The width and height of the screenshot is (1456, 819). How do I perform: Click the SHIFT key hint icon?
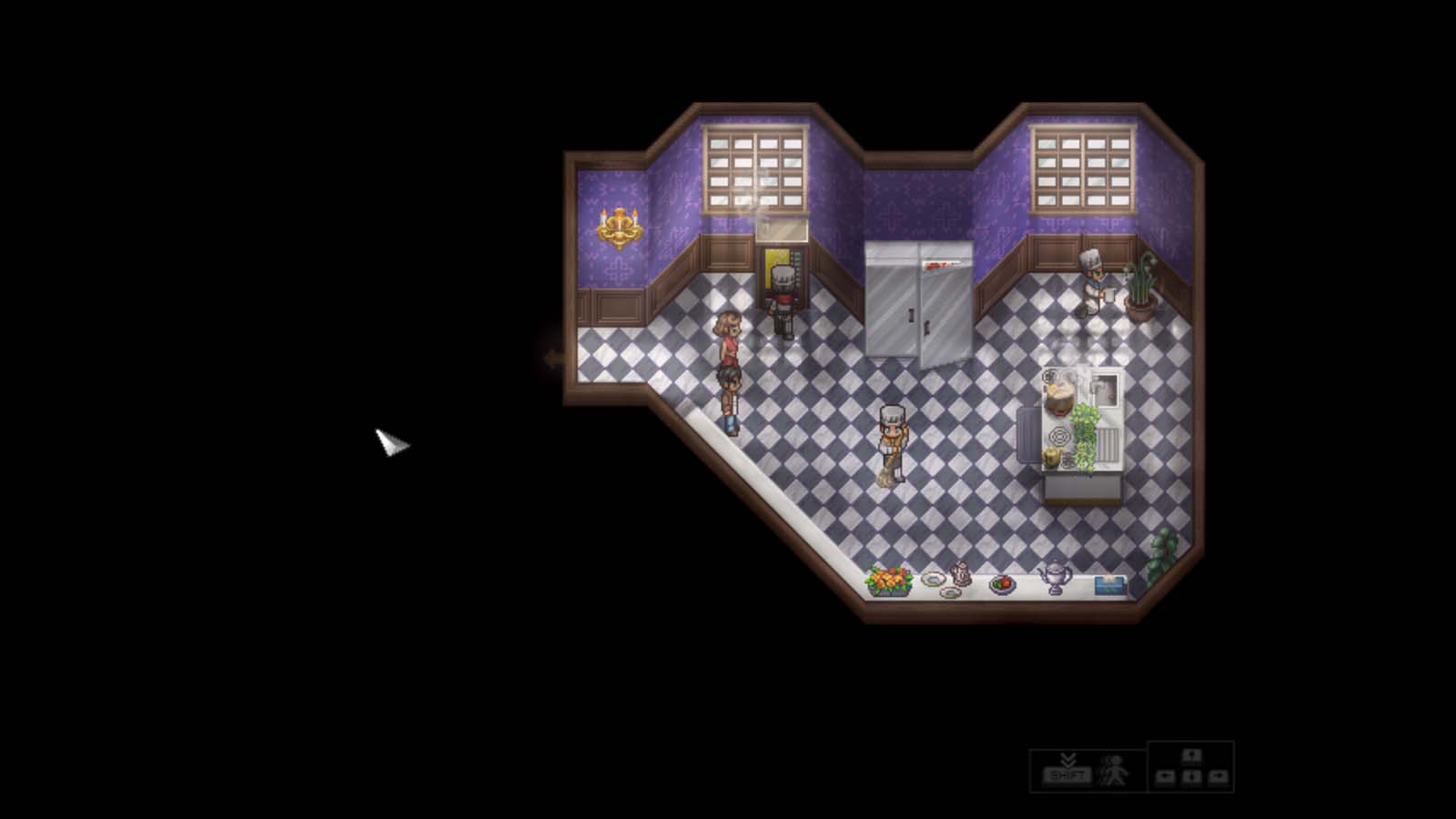[x=1067, y=773]
